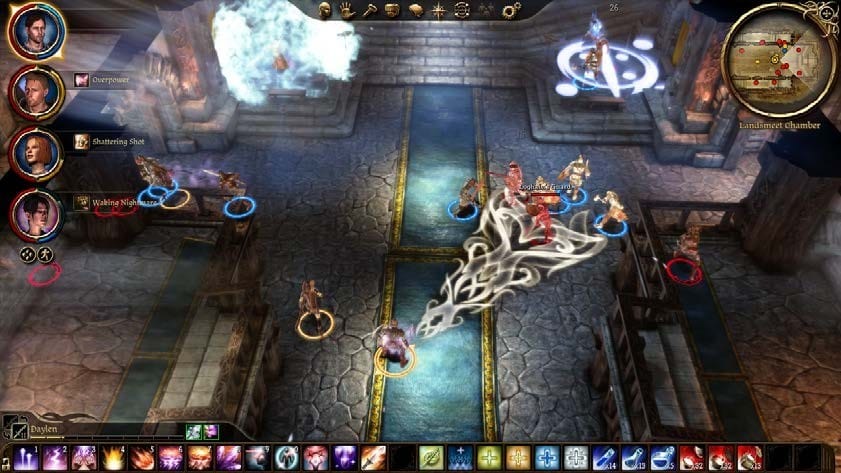Open the inventory chest icon
The height and width of the screenshot is (473, 841).
393,11
